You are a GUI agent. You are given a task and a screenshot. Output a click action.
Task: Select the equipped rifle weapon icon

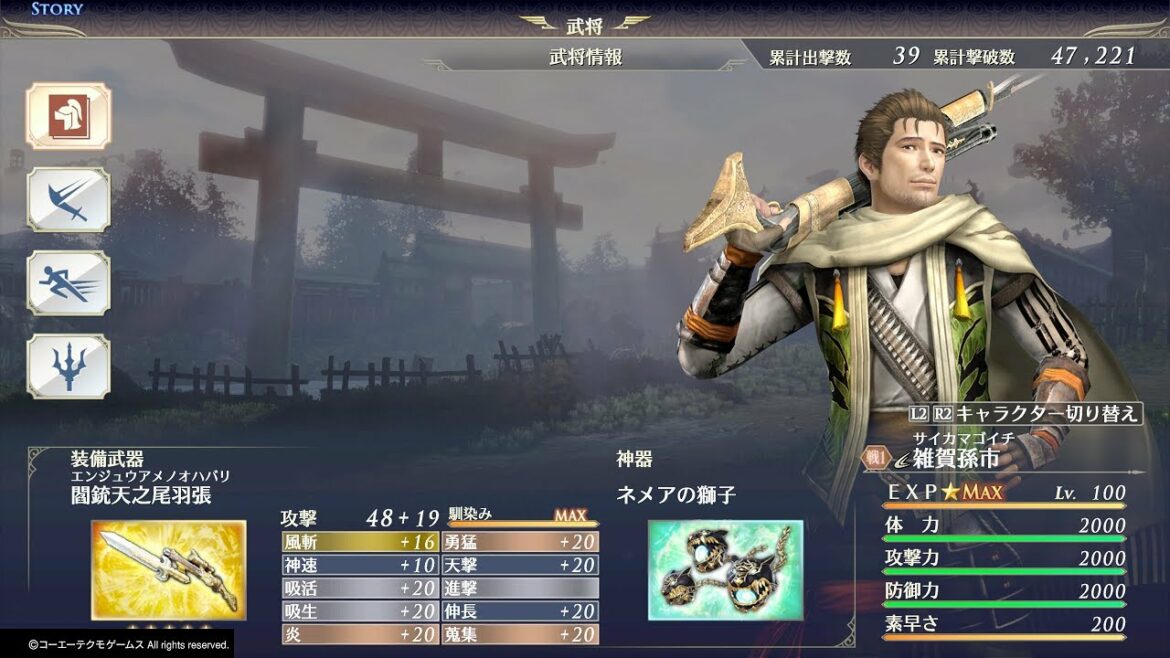[168, 569]
